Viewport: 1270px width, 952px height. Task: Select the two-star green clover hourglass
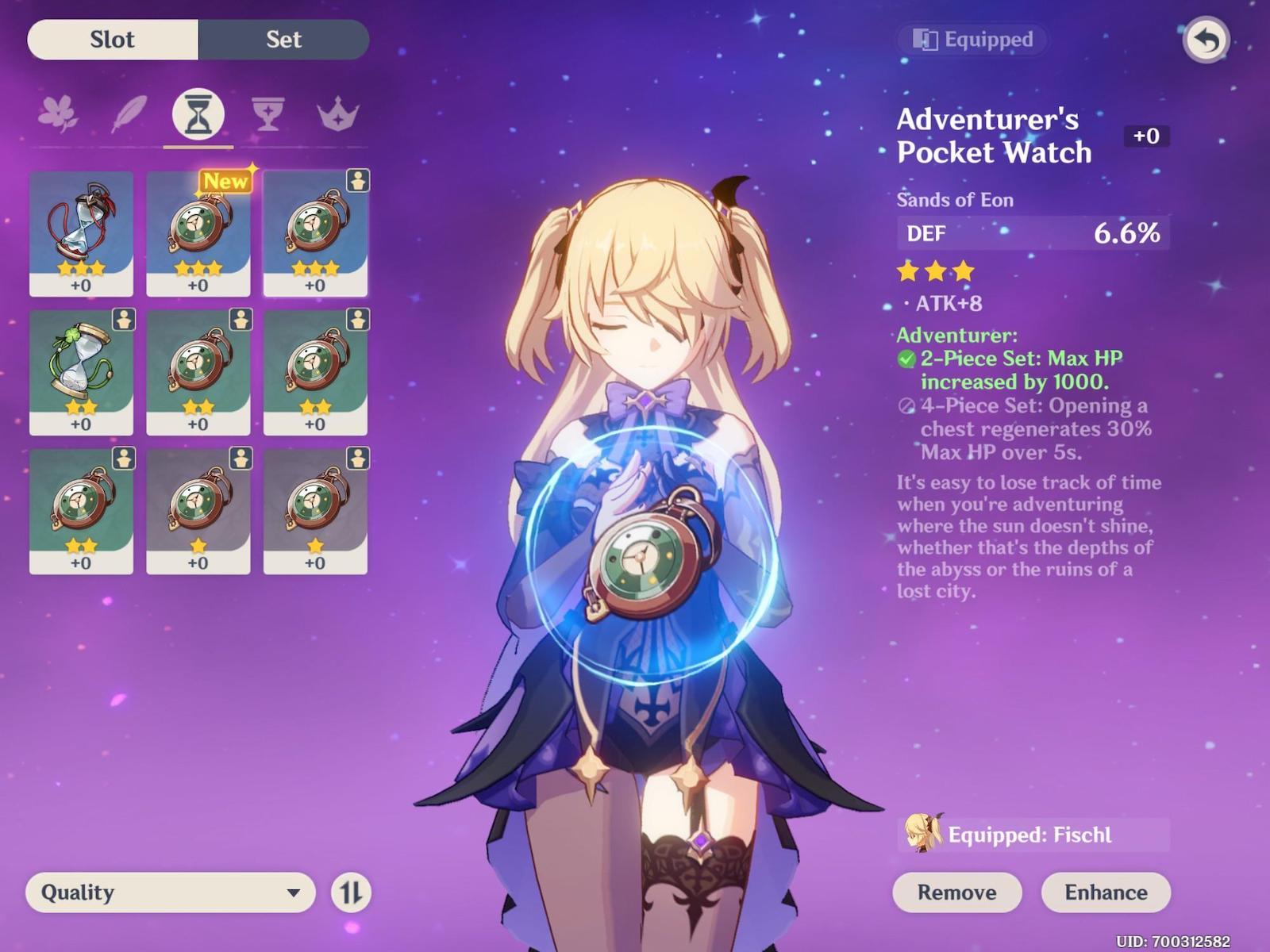[81, 372]
